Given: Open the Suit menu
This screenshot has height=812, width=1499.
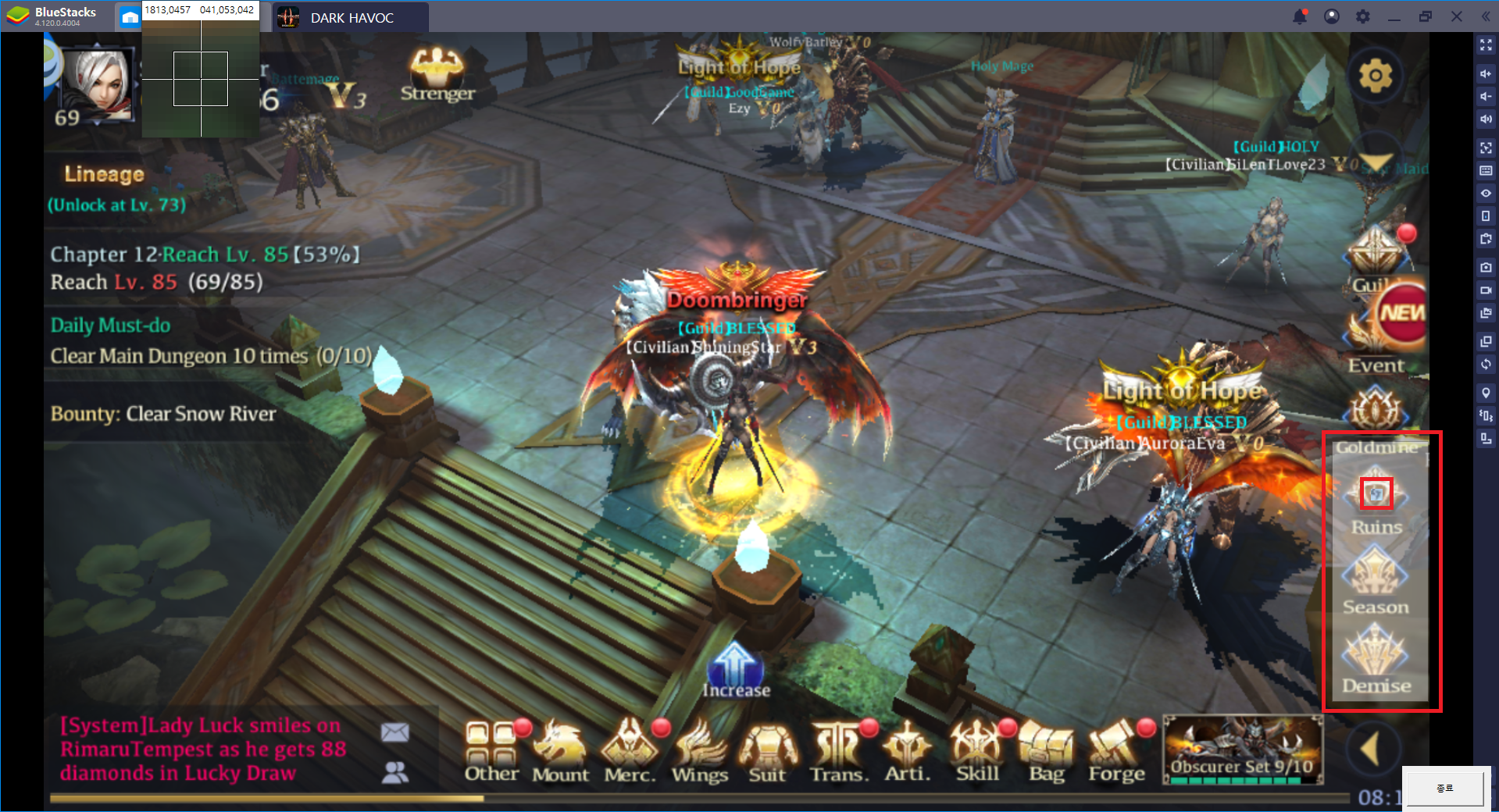Looking at the screenshot, I should tap(768, 750).
